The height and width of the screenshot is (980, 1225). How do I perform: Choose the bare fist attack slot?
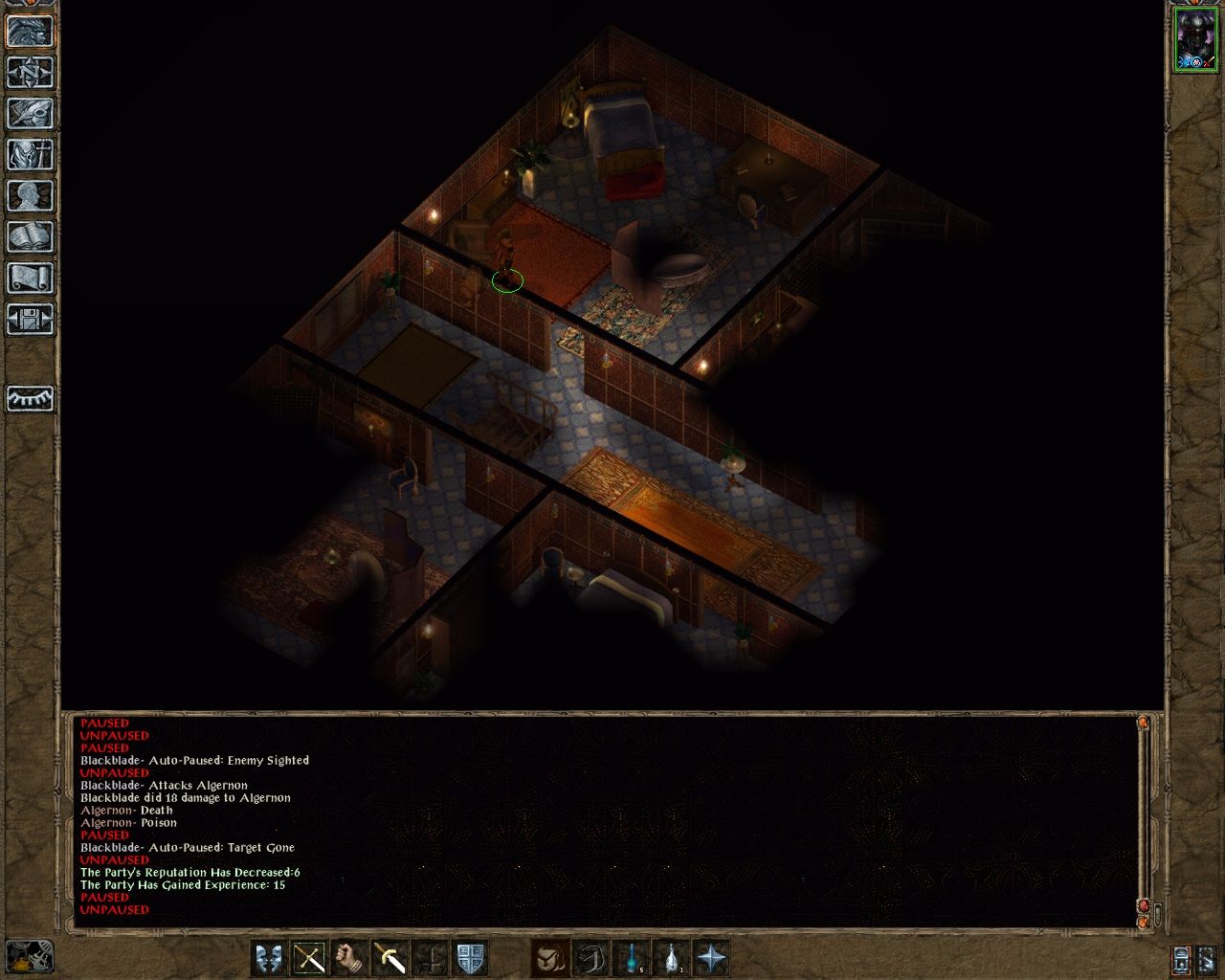click(x=349, y=958)
